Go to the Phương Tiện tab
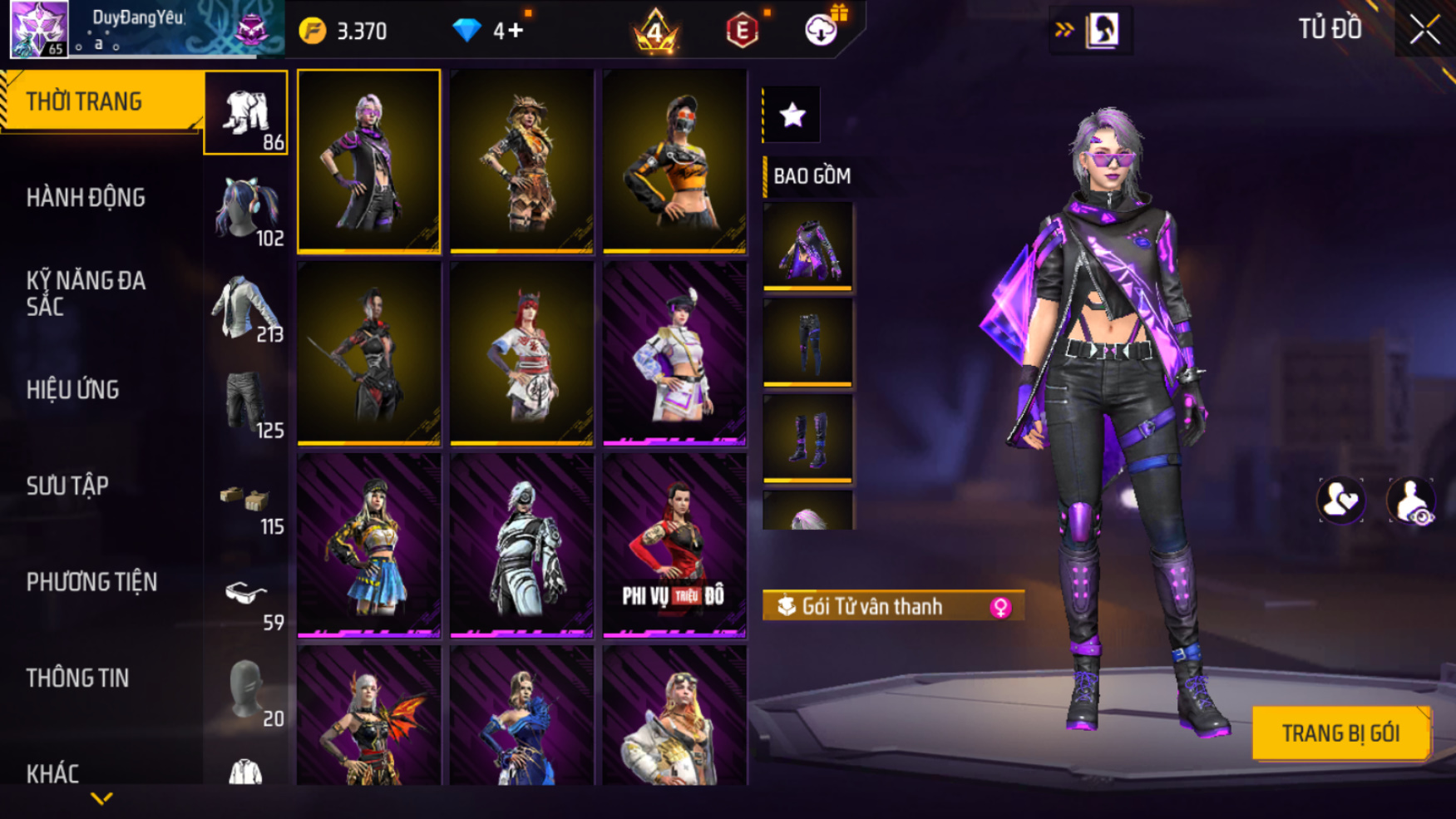1456x819 pixels. (91, 582)
